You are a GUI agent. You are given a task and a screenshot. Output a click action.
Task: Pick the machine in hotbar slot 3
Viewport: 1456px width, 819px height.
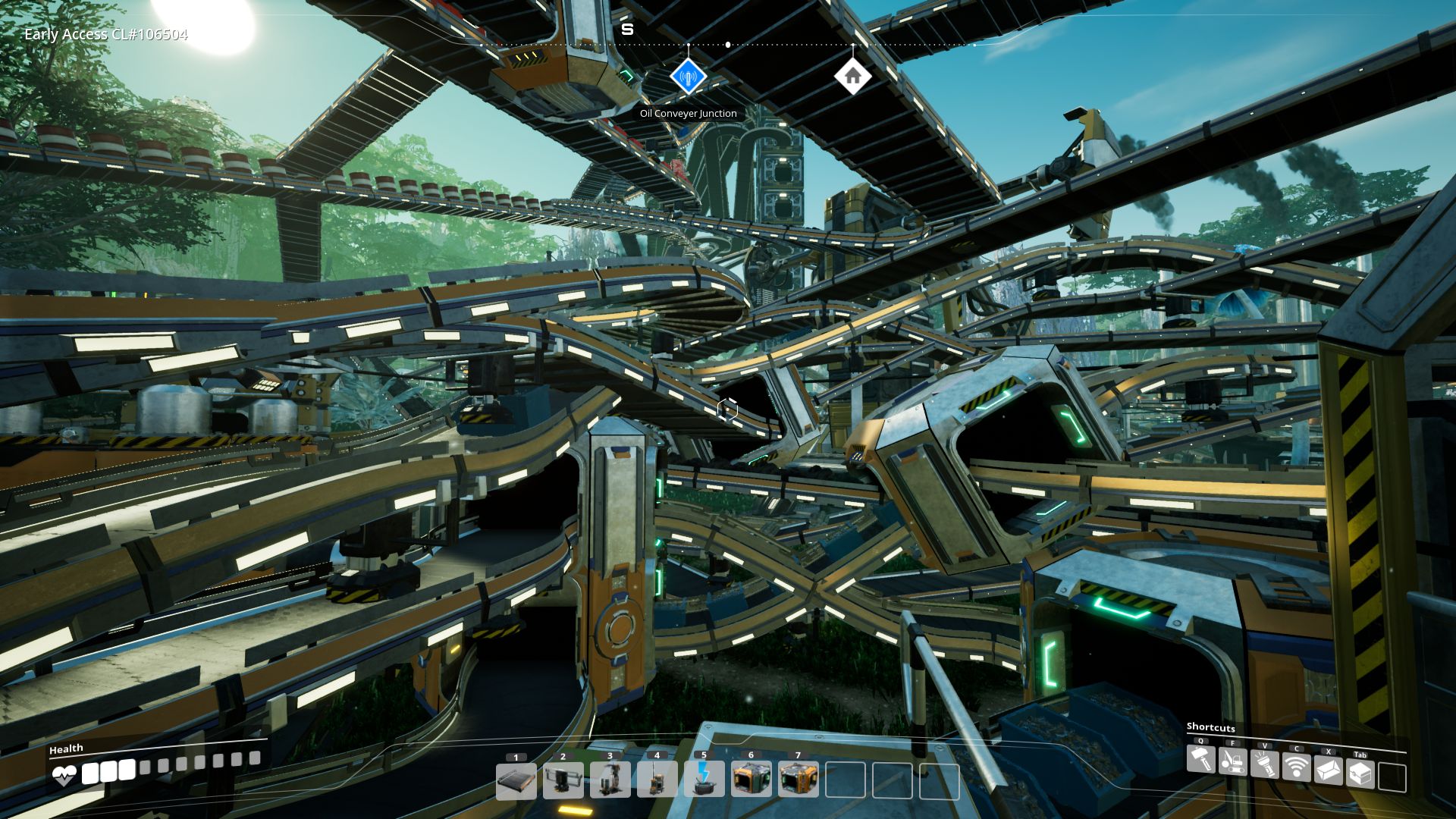(x=610, y=781)
